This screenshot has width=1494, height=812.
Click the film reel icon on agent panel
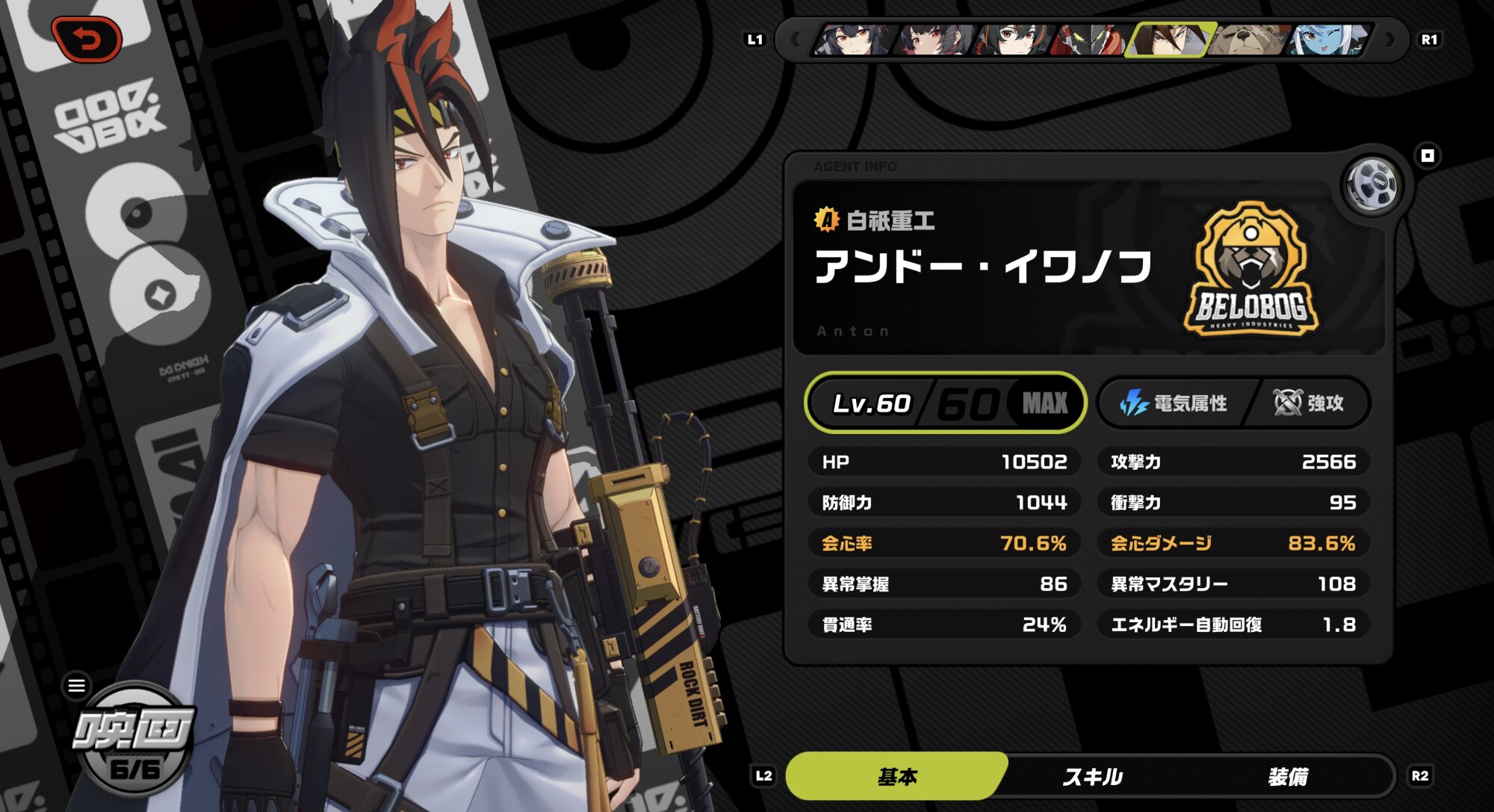pos(1372,185)
